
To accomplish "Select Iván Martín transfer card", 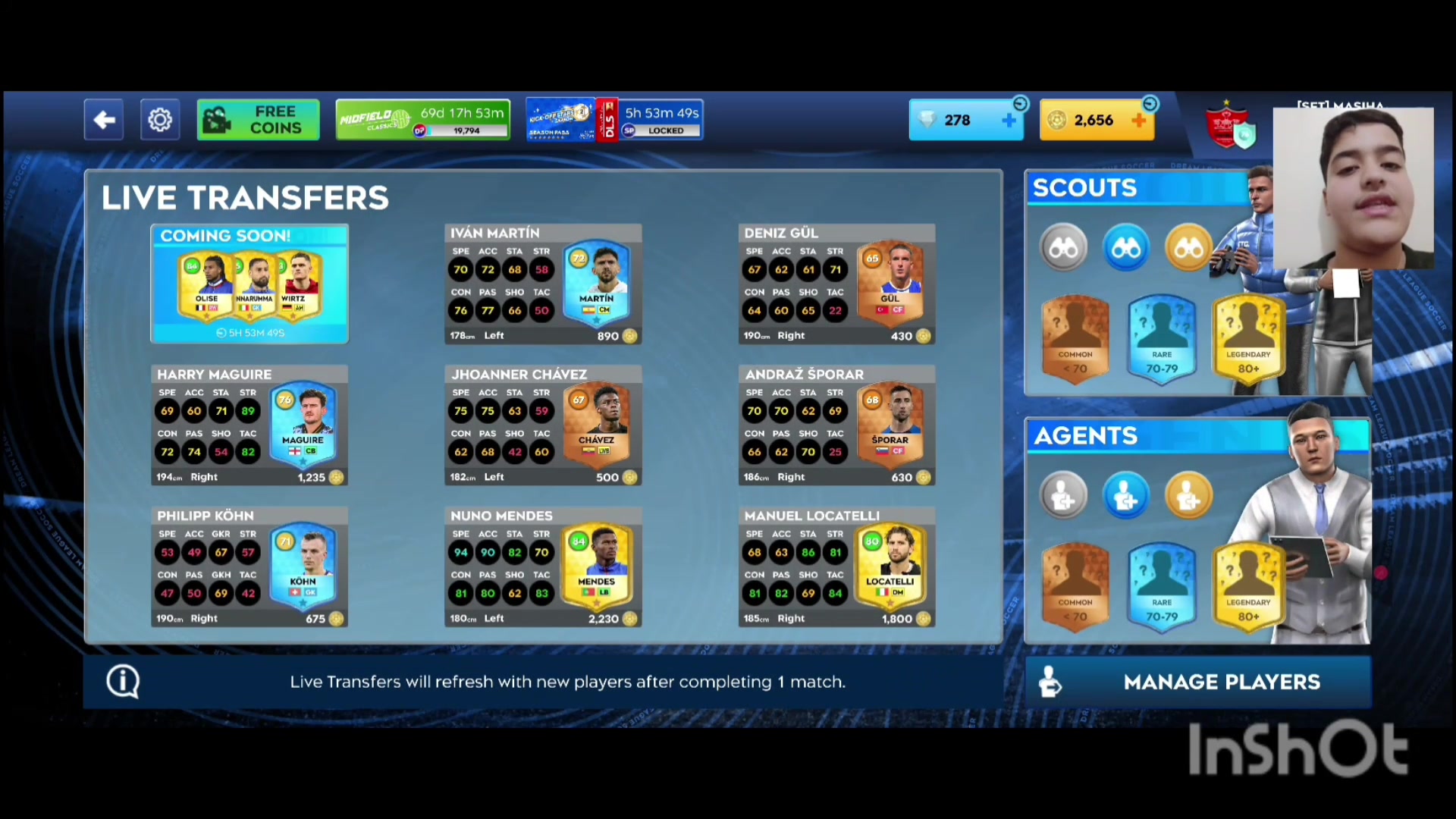I will pos(543,284).
